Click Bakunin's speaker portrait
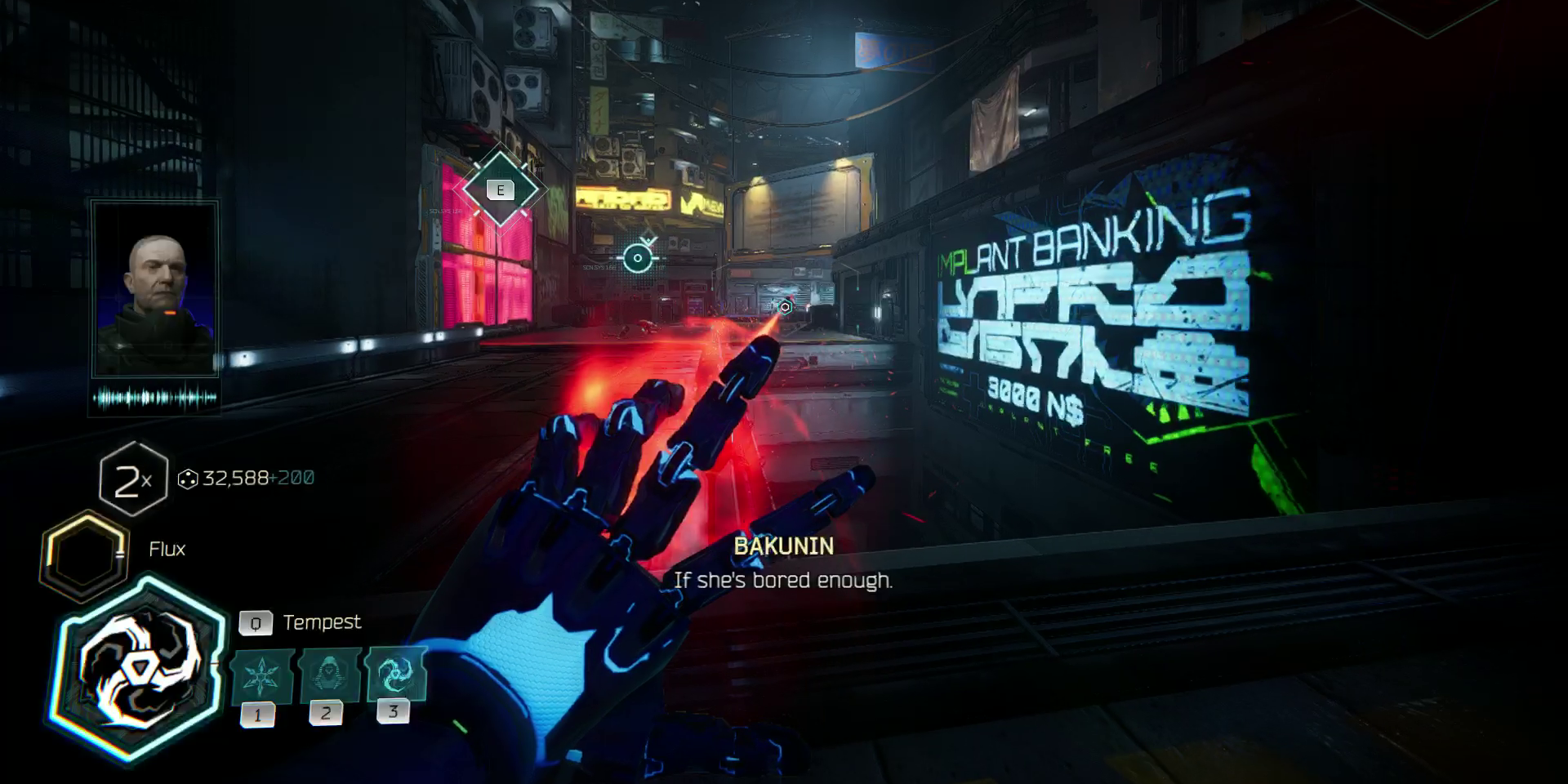 (x=155, y=288)
